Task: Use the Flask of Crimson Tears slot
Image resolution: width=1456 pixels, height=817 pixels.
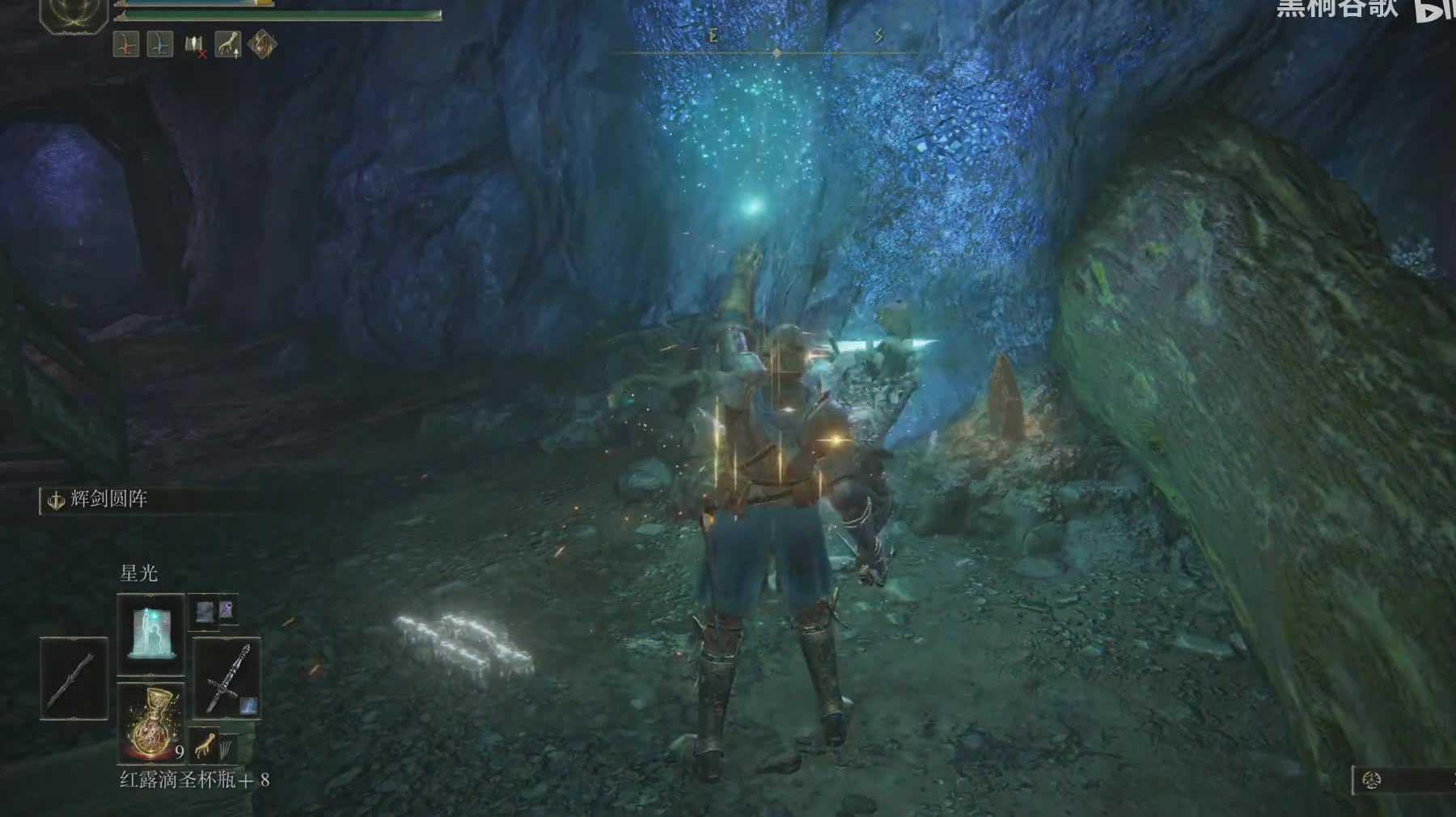Action: coord(150,722)
